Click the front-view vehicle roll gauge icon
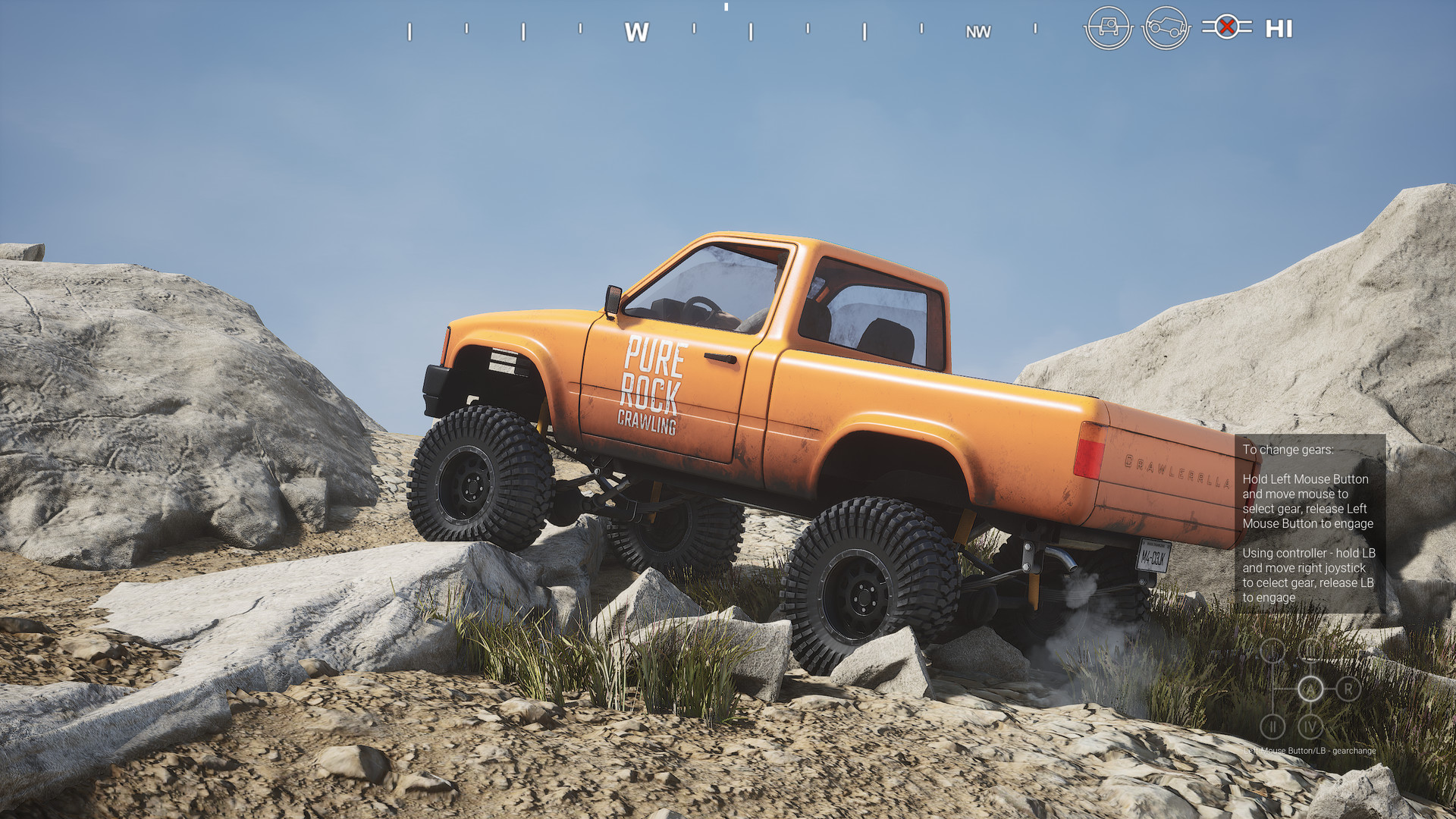 coord(1108,28)
